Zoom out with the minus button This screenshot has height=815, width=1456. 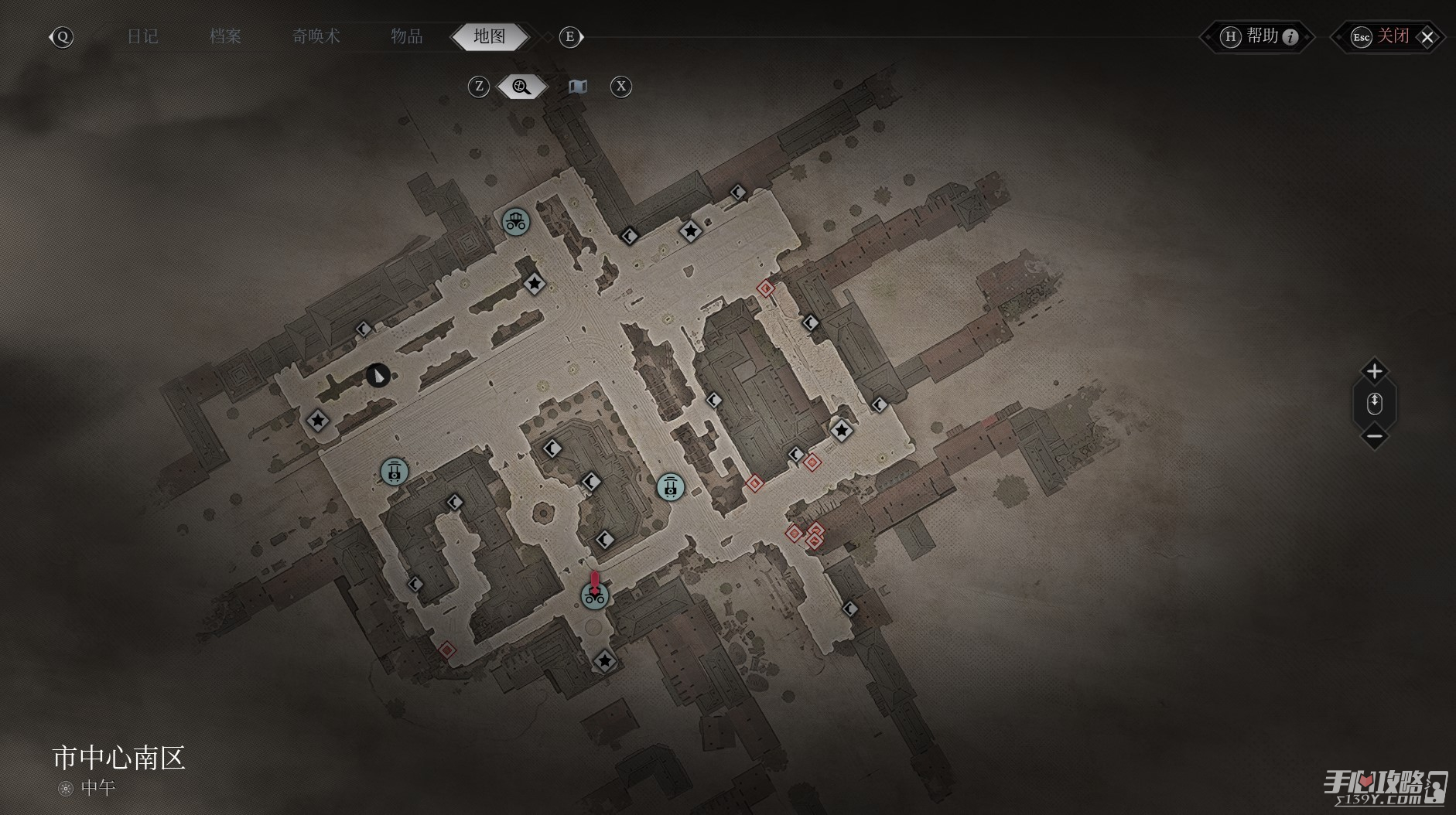pos(1374,437)
